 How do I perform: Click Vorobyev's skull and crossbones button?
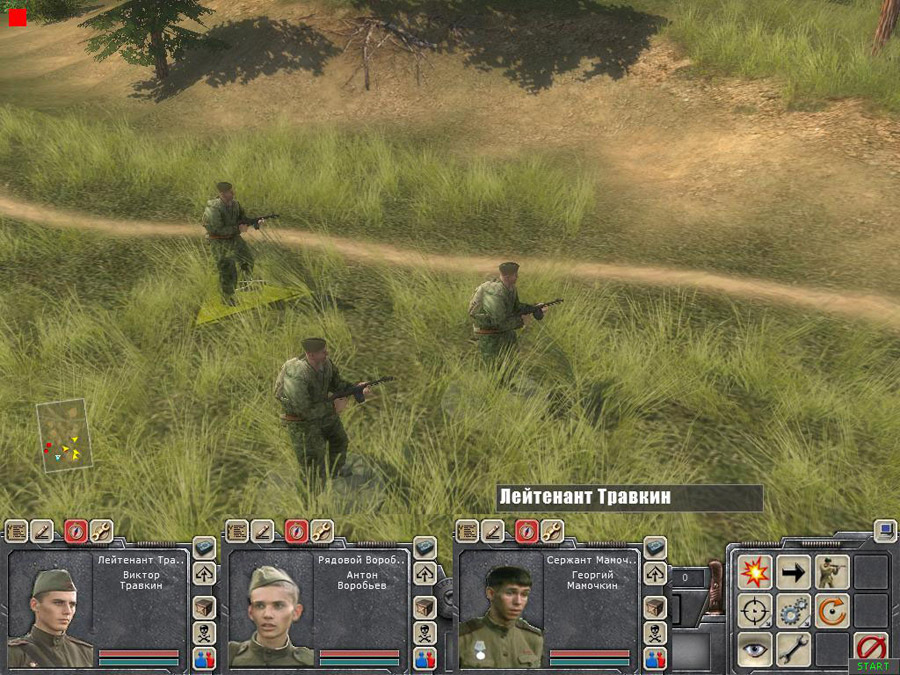point(425,633)
